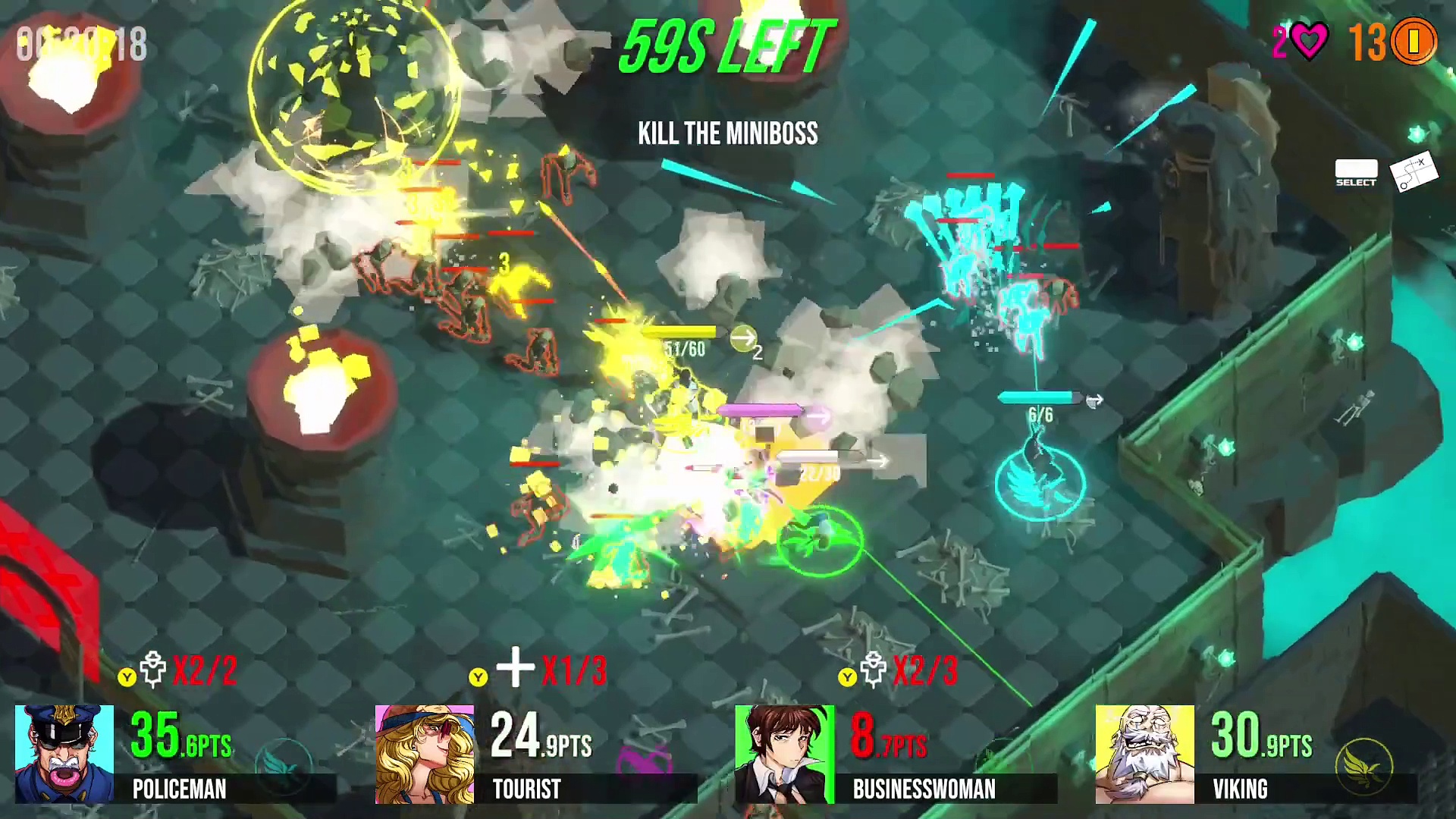The image size is (1456, 819).
Task: Click the Tourist's white cross revive icon
Action: (516, 667)
